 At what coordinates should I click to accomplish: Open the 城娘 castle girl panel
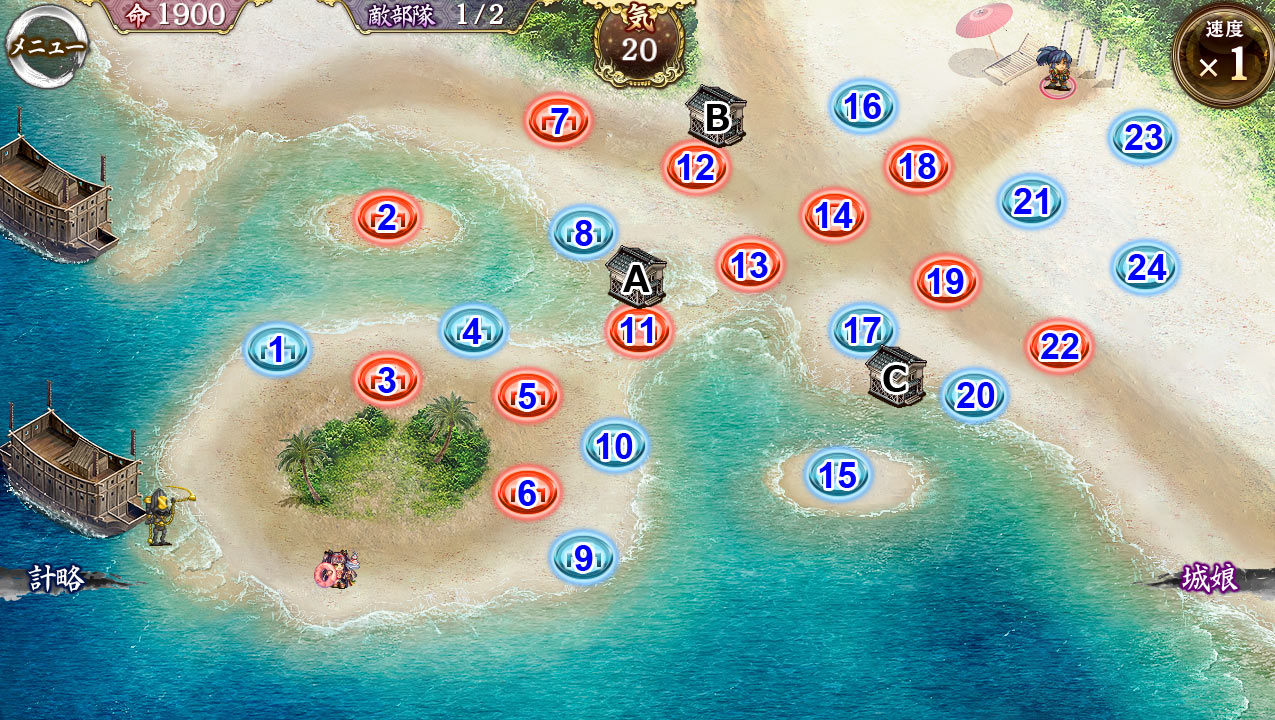[x=1209, y=579]
